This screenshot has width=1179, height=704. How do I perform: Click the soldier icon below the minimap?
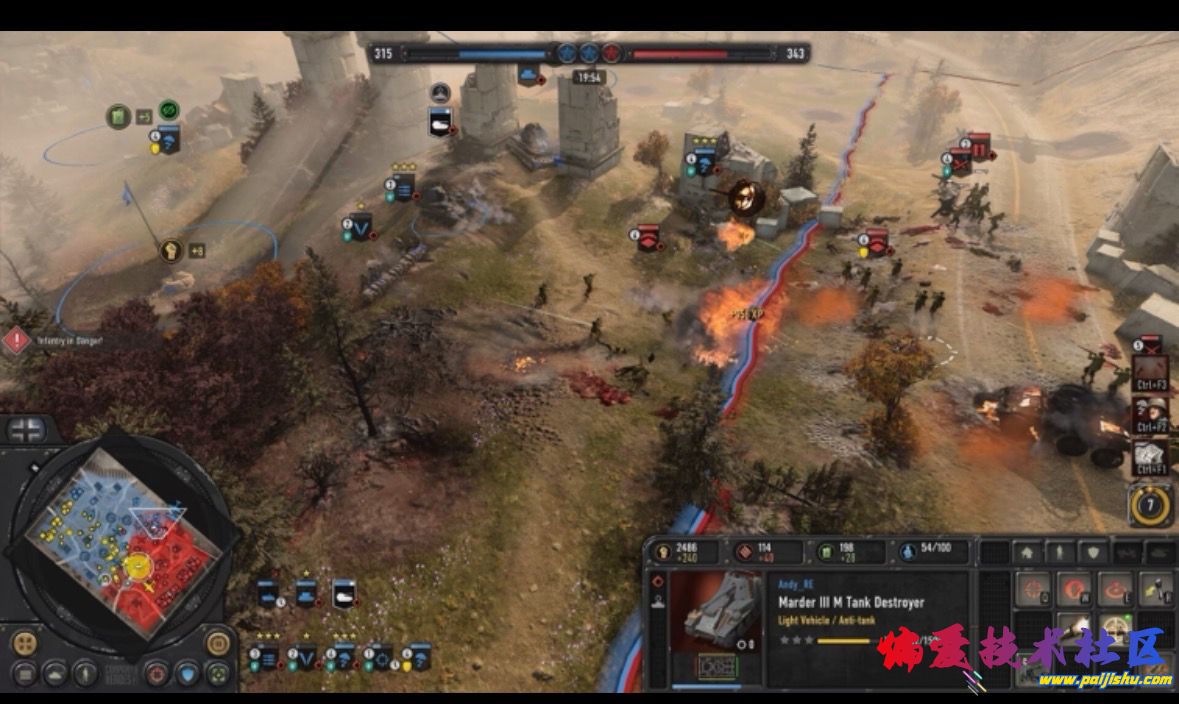pos(84,673)
